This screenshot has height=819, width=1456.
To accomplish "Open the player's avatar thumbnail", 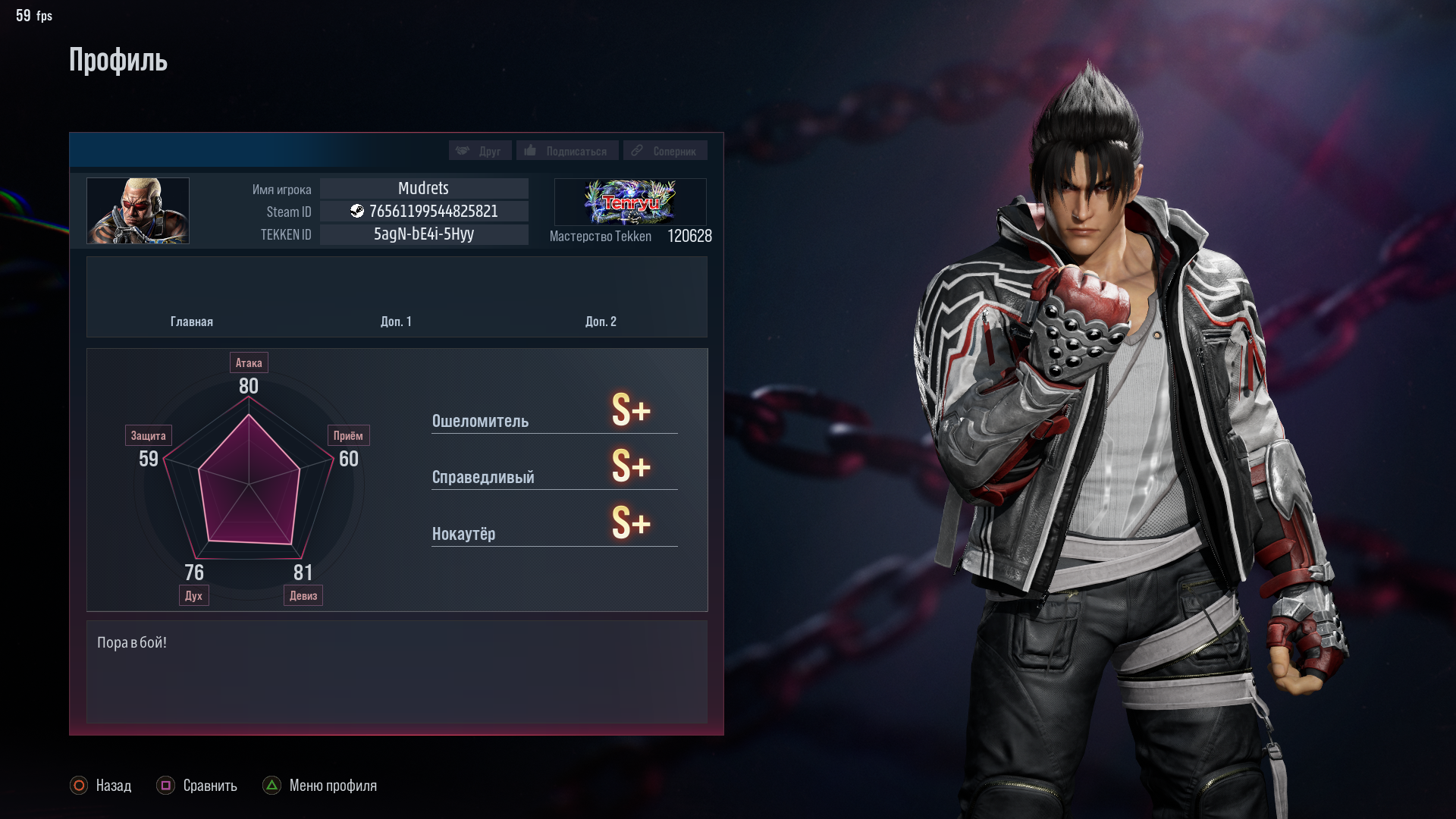I will pyautogui.click(x=138, y=211).
